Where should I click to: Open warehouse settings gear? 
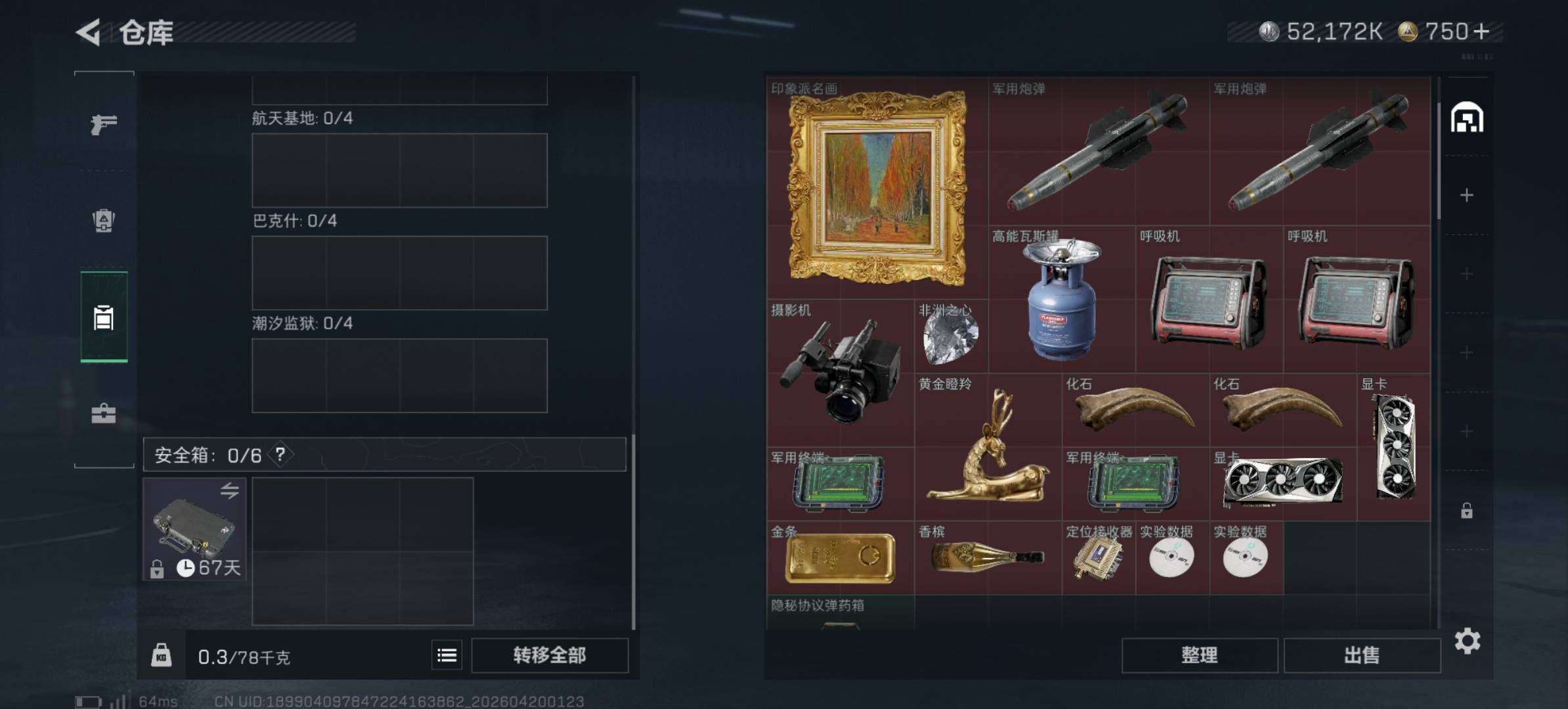coord(1468,641)
